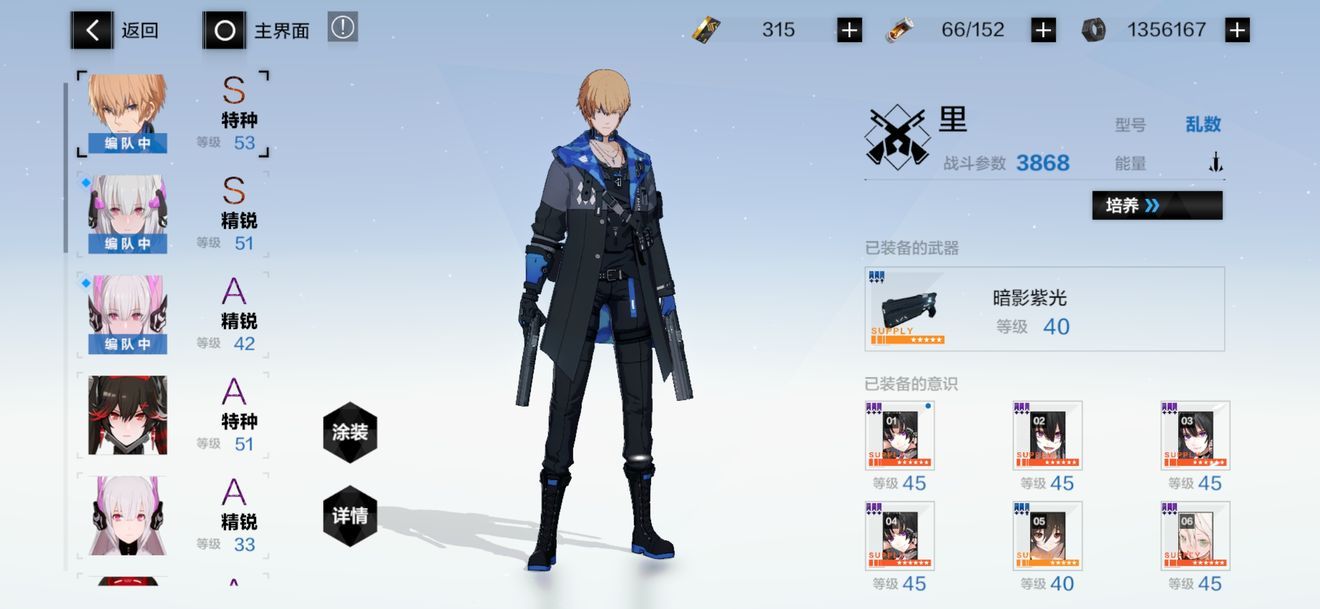View character 详情 details
Screen dimensions: 1320x609
tap(350, 516)
